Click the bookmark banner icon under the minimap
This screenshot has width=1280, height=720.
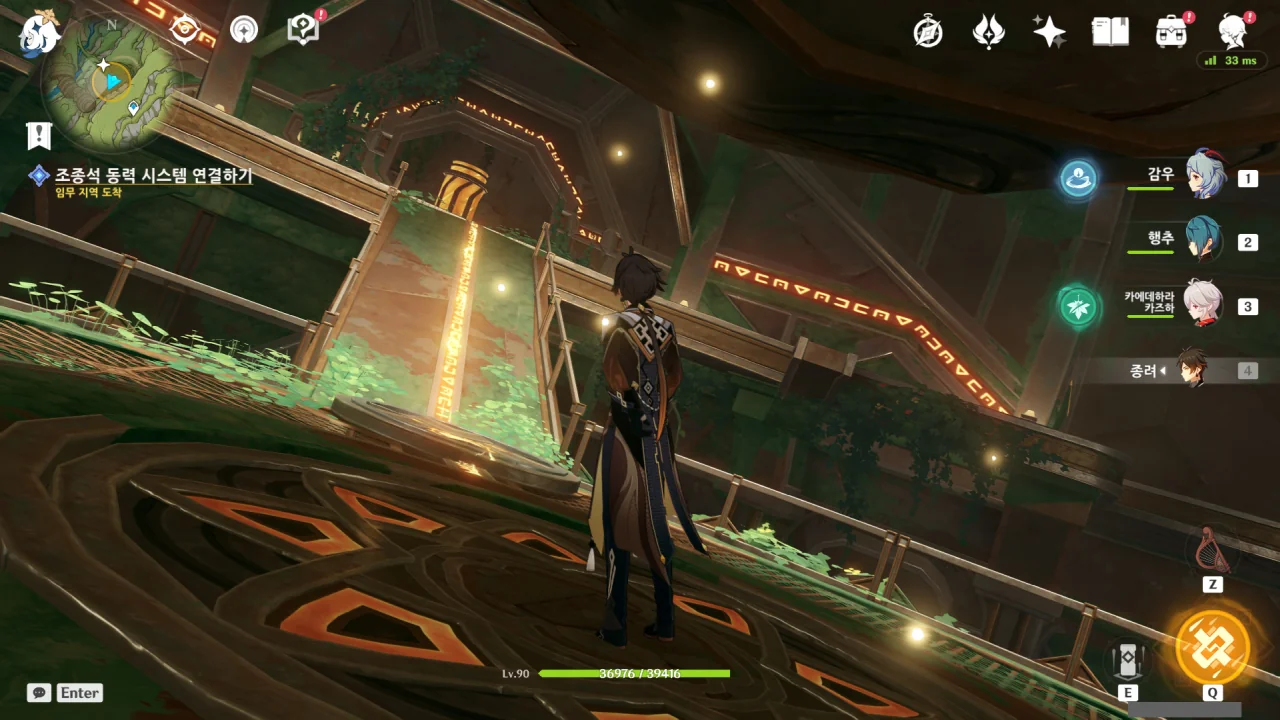tap(39, 135)
